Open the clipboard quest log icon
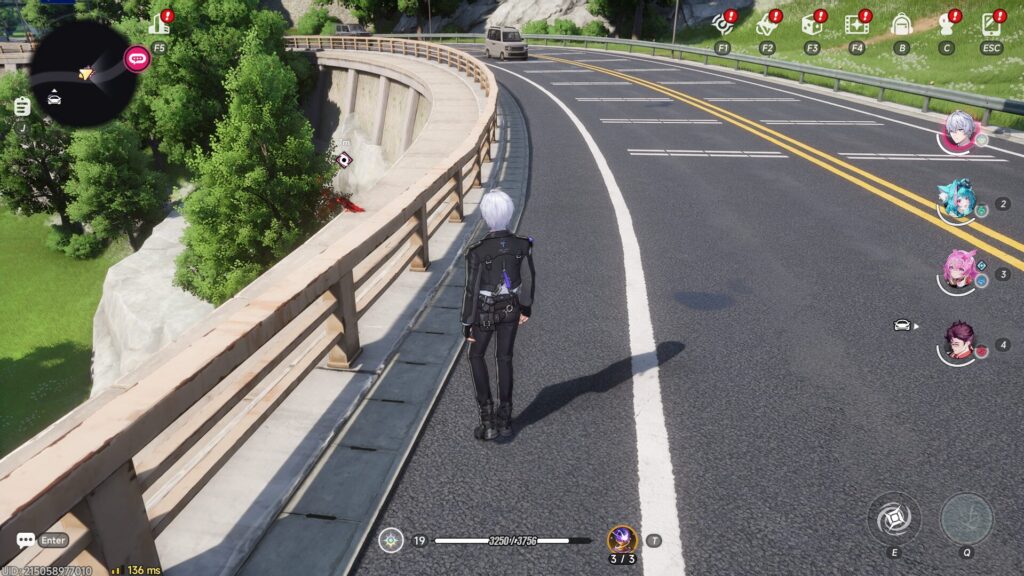Viewport: 1024px width, 576px height. pos(22,106)
